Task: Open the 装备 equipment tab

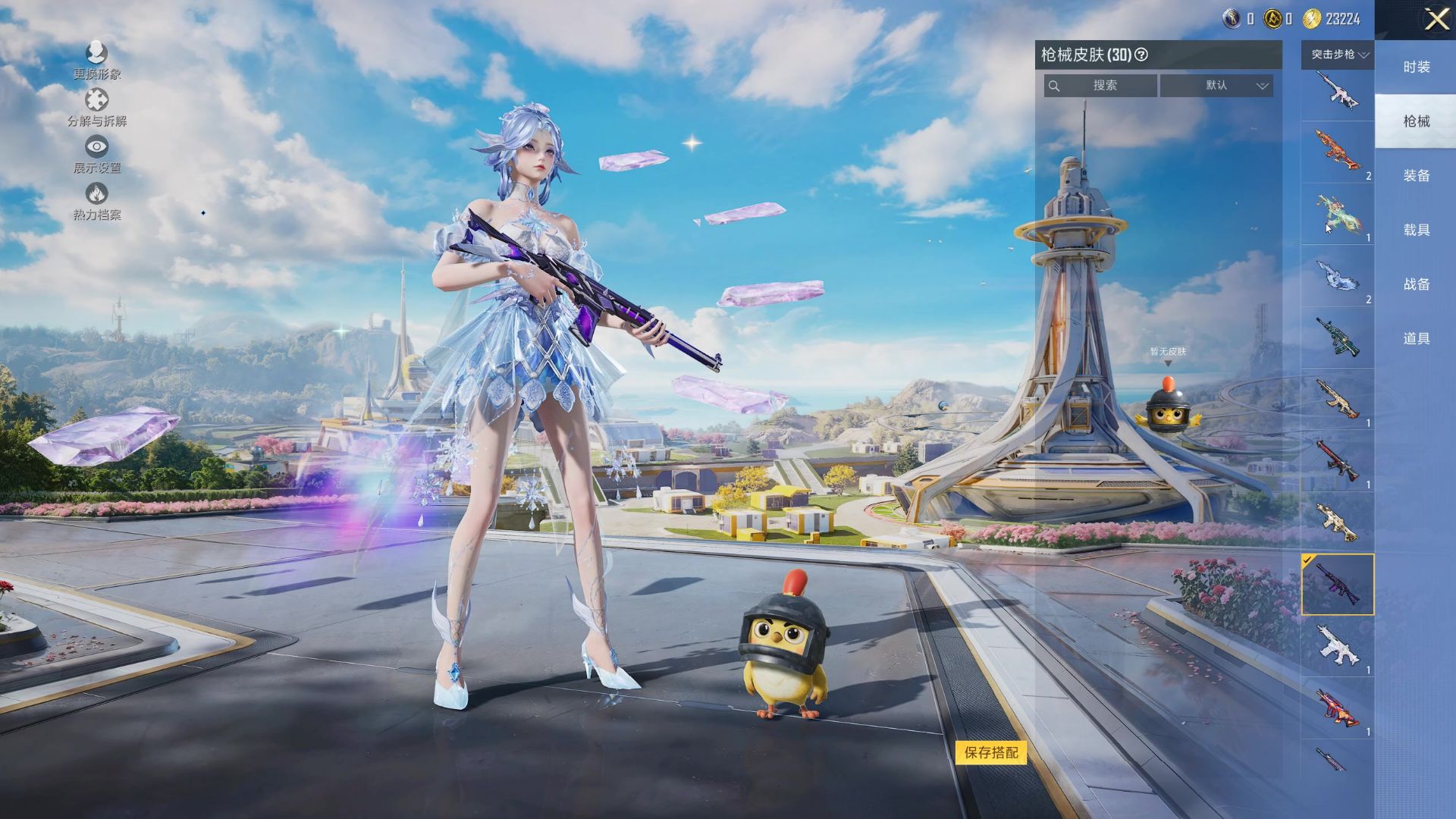Action: (x=1416, y=176)
